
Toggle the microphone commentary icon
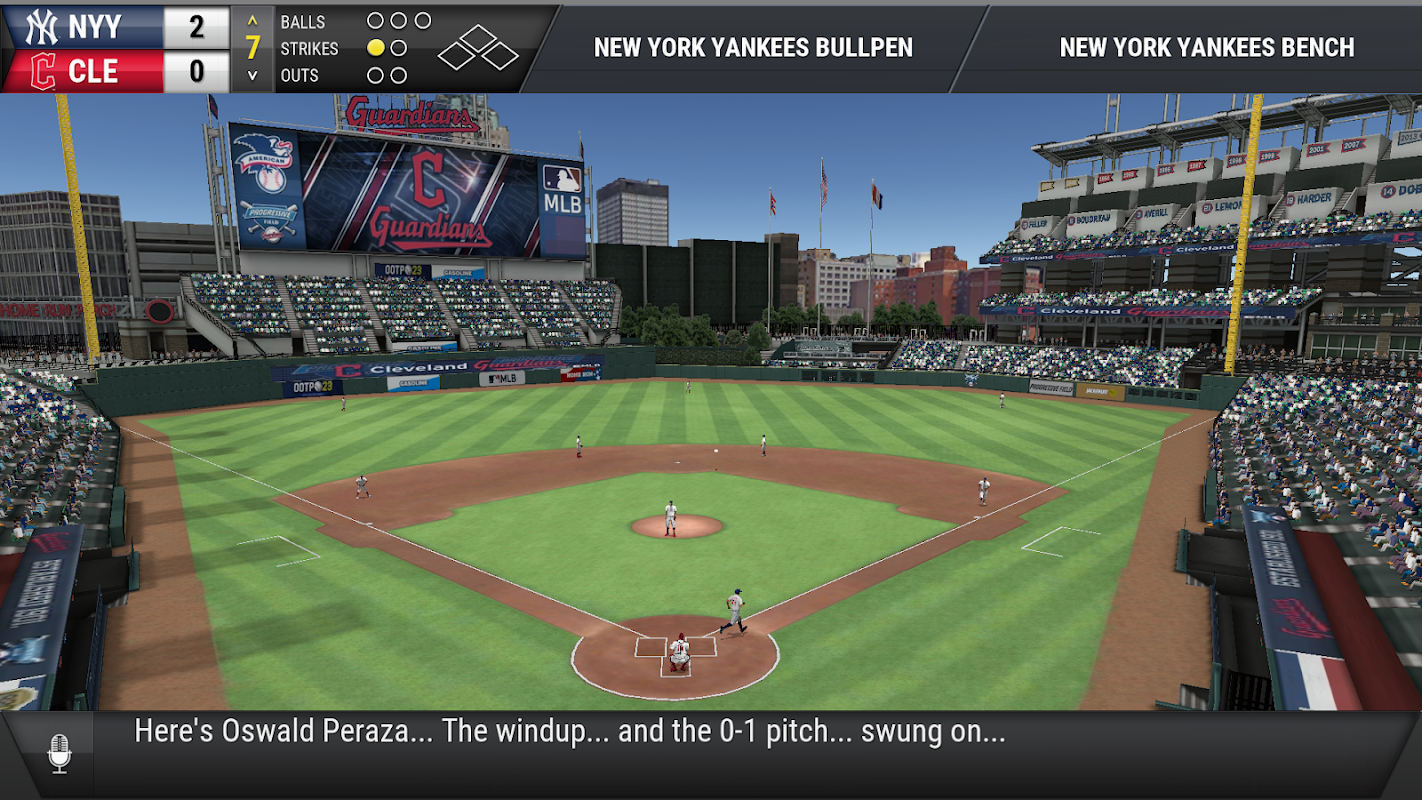tap(59, 753)
